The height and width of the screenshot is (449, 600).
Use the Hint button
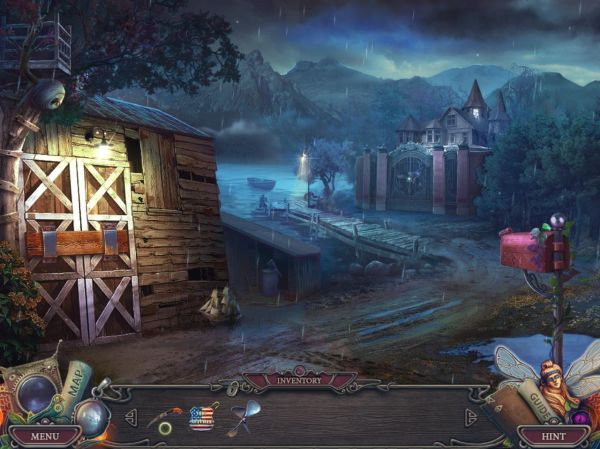[553, 436]
